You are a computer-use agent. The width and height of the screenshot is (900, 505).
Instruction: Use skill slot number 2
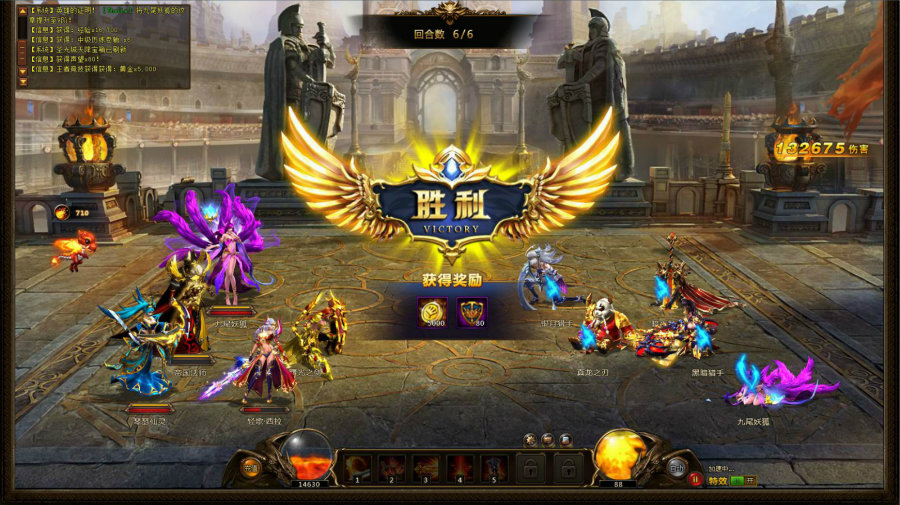392,466
